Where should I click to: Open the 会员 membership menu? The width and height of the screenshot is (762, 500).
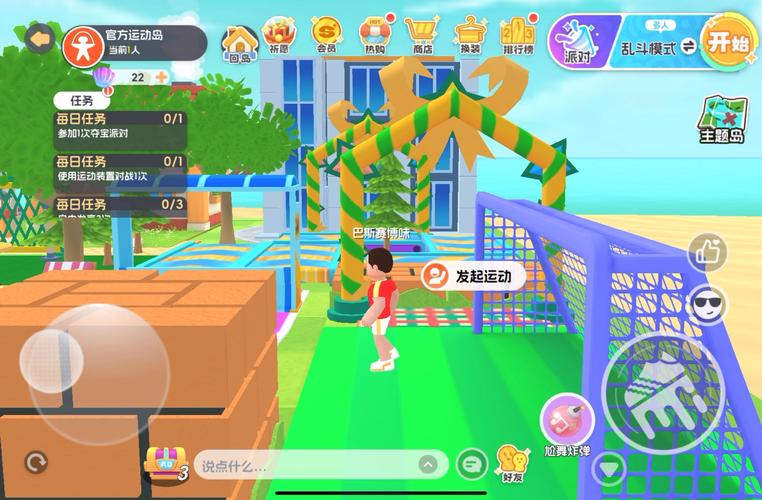tap(326, 35)
